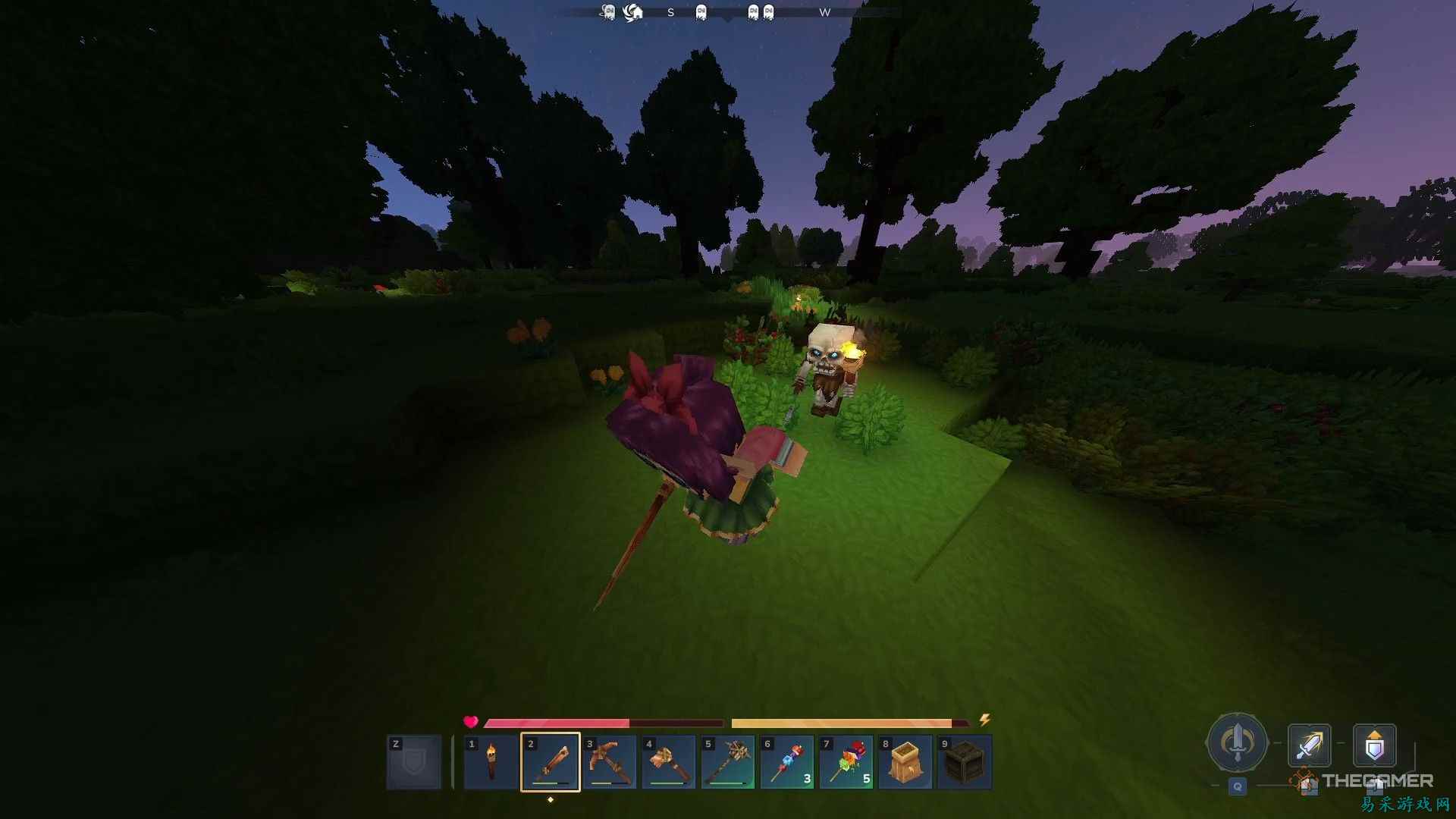Select the sword in hotbar slot 2

click(551, 762)
